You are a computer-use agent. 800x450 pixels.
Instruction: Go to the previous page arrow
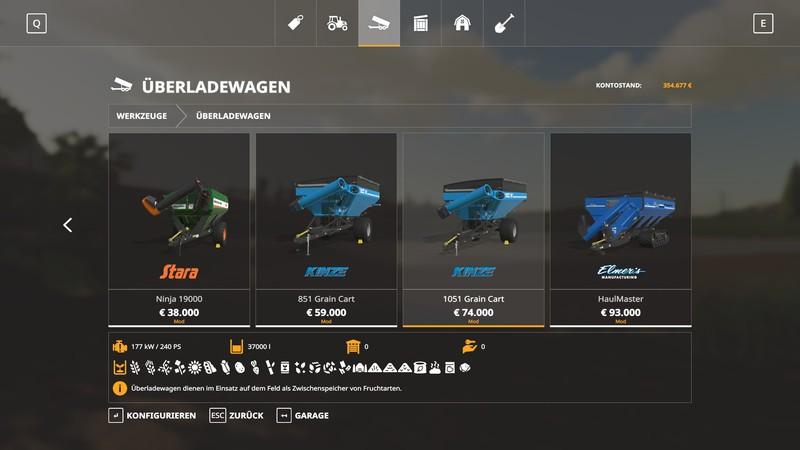[68, 225]
